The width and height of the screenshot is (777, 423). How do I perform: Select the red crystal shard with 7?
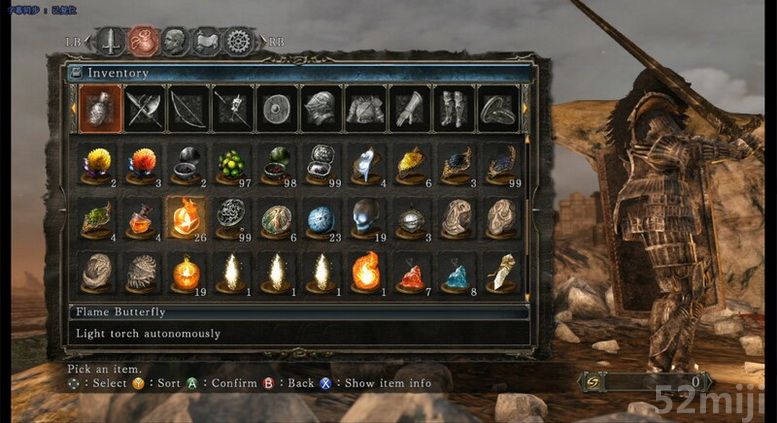click(x=411, y=273)
